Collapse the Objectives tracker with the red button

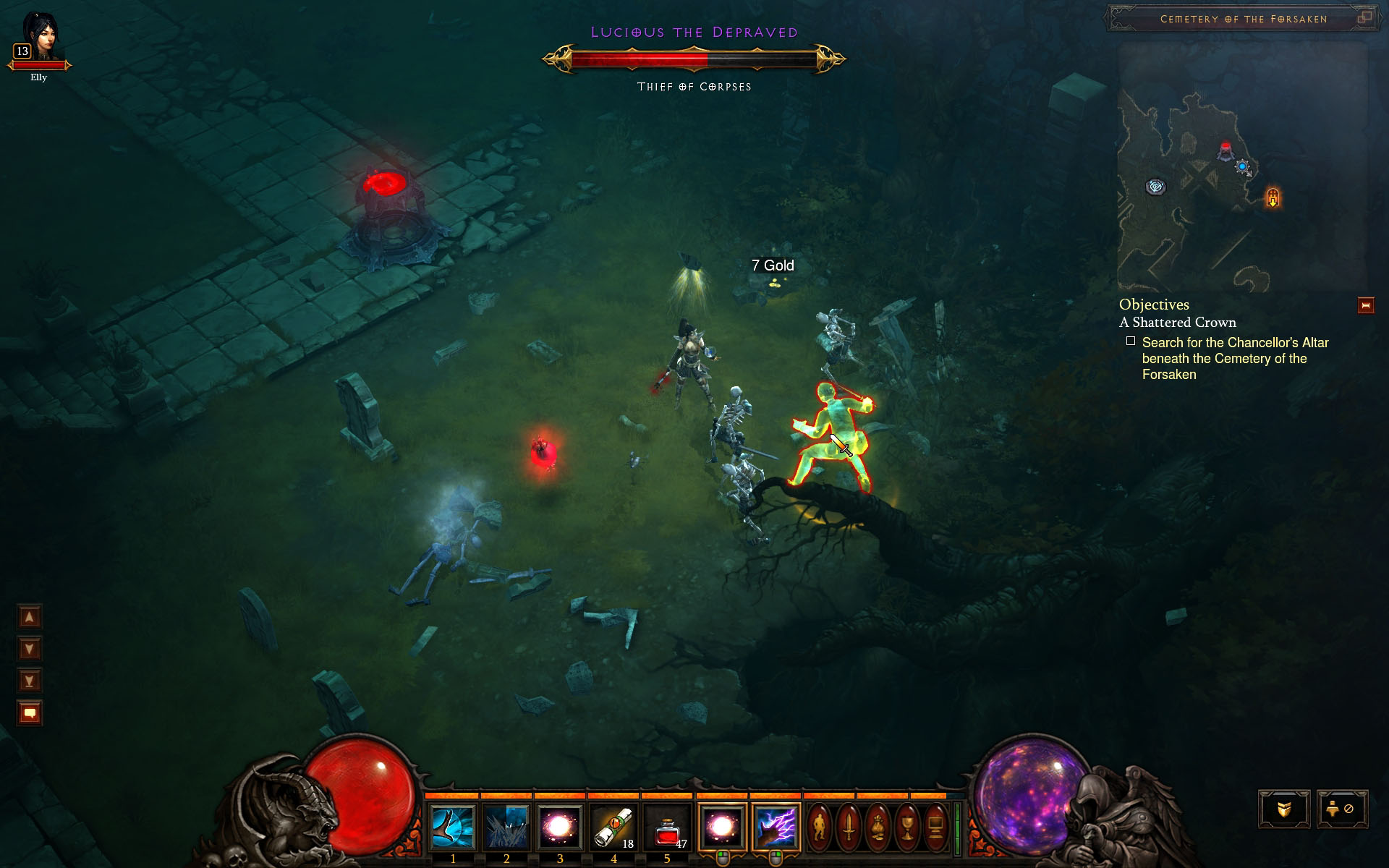coord(1366,306)
